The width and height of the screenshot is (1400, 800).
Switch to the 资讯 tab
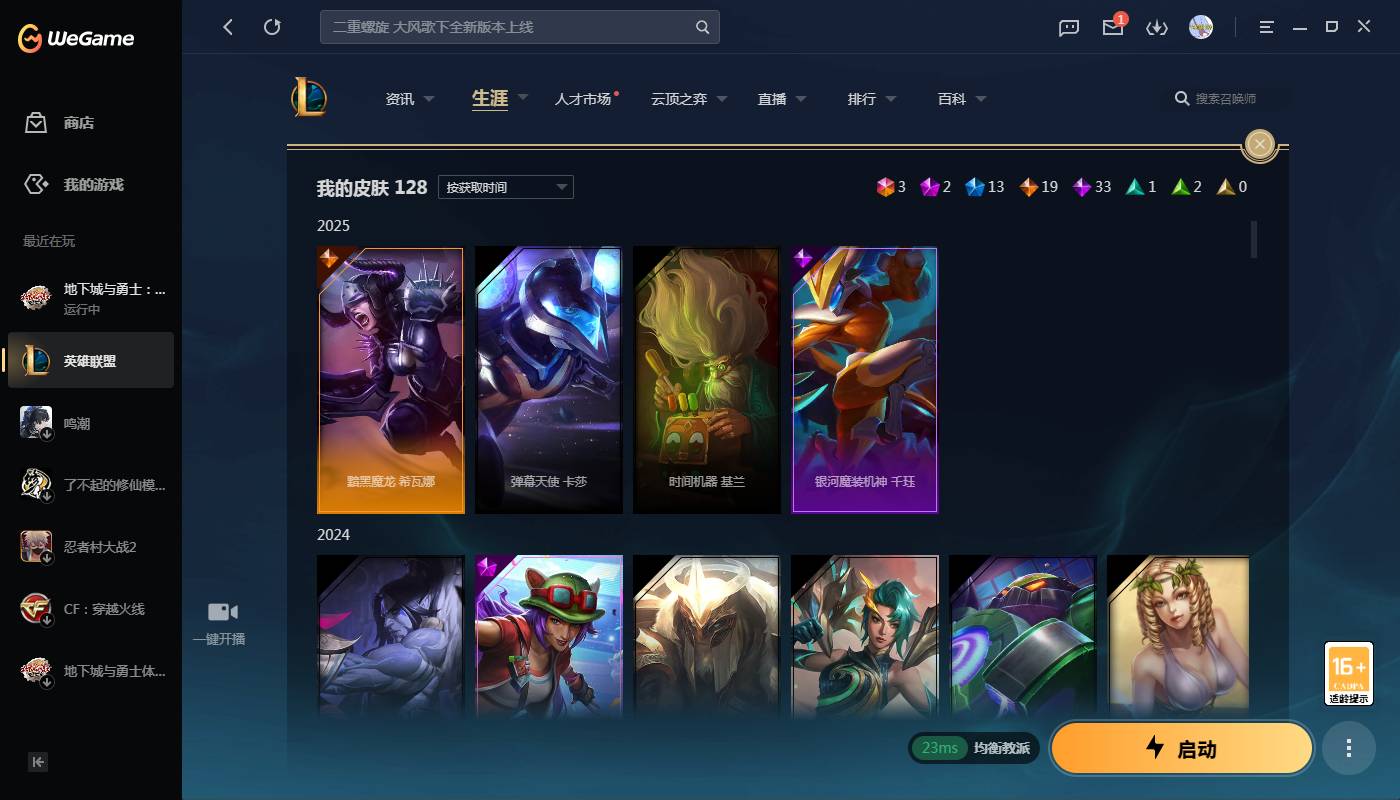pos(398,98)
